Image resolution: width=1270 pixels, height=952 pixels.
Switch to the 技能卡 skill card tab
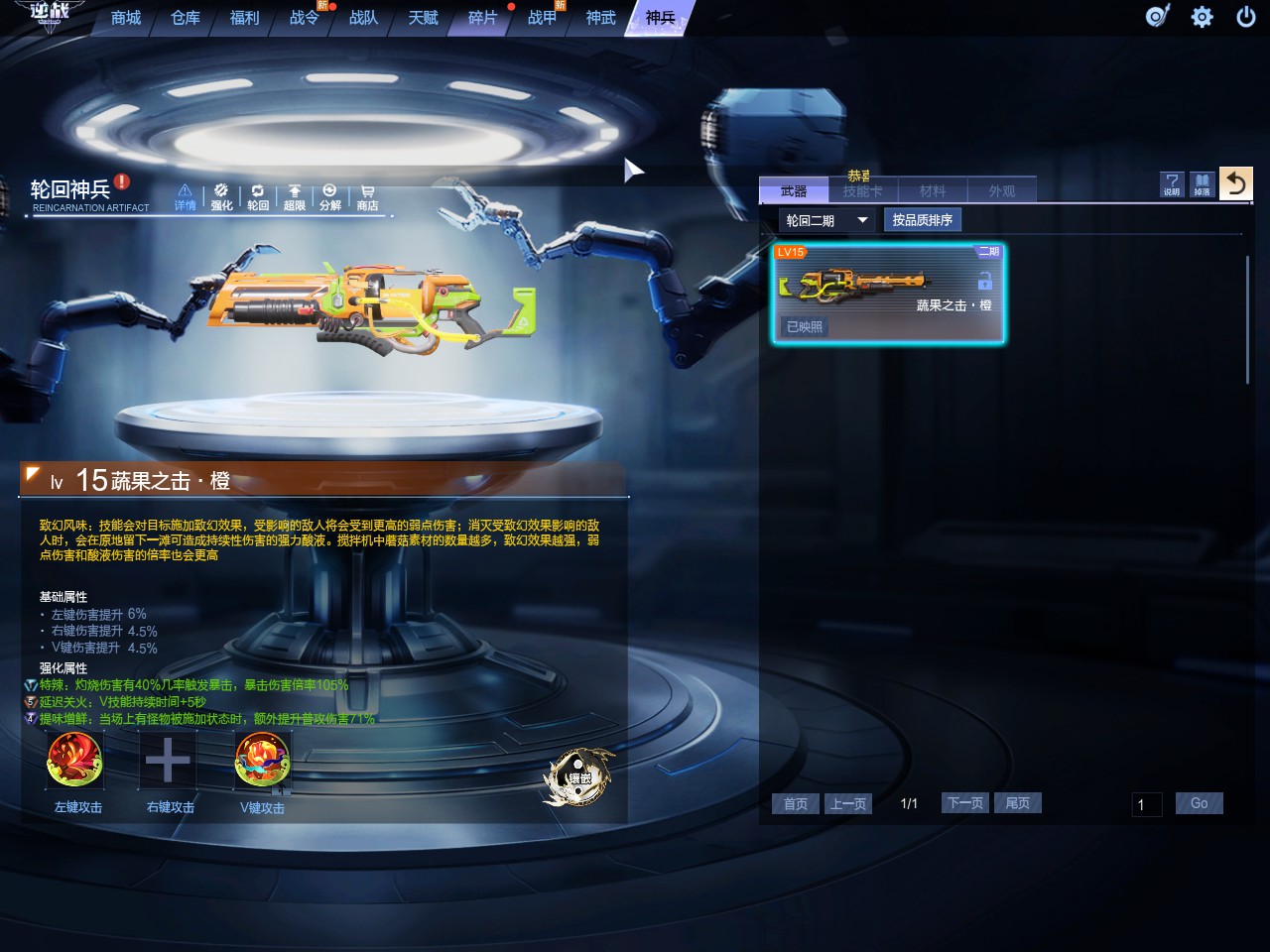pyautogui.click(x=862, y=190)
